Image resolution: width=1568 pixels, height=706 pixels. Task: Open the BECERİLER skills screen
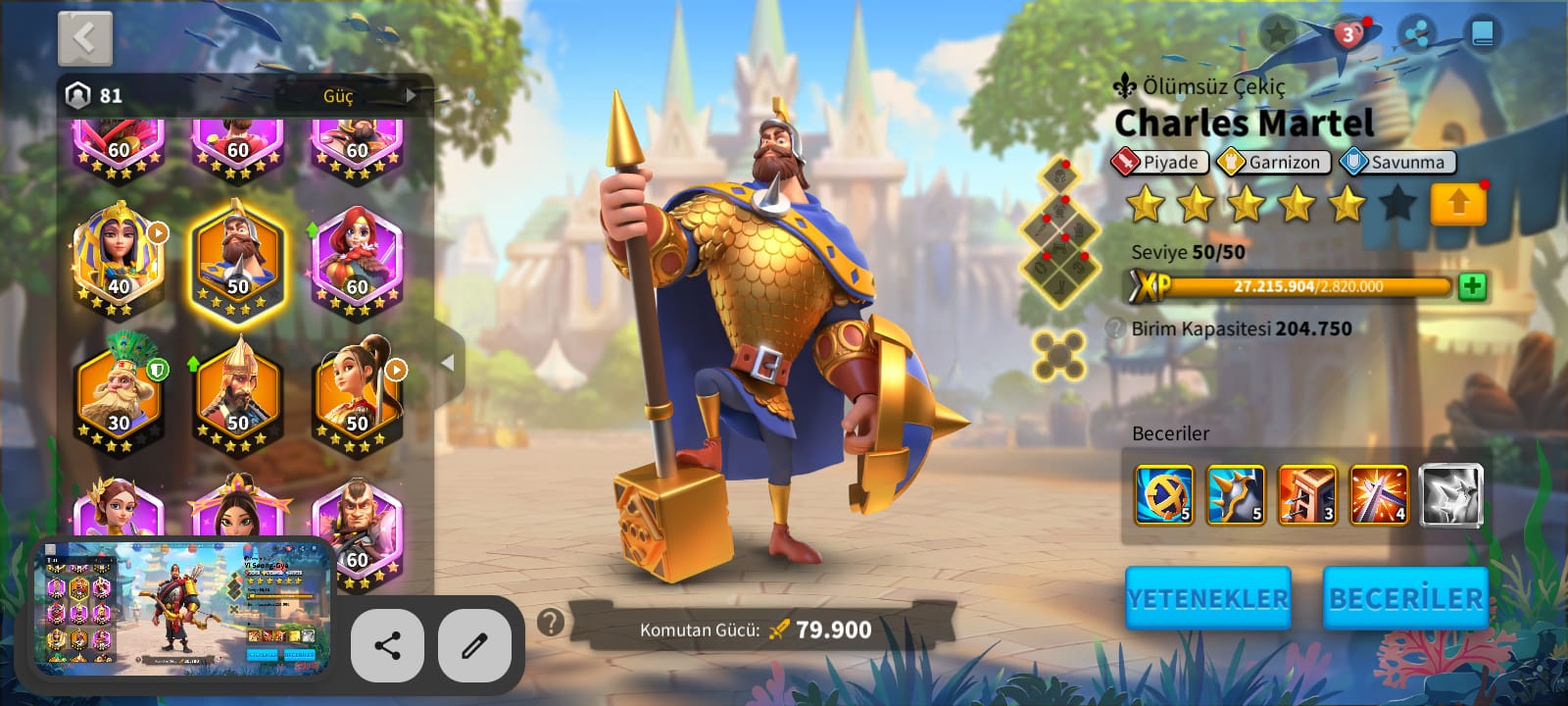1405,598
